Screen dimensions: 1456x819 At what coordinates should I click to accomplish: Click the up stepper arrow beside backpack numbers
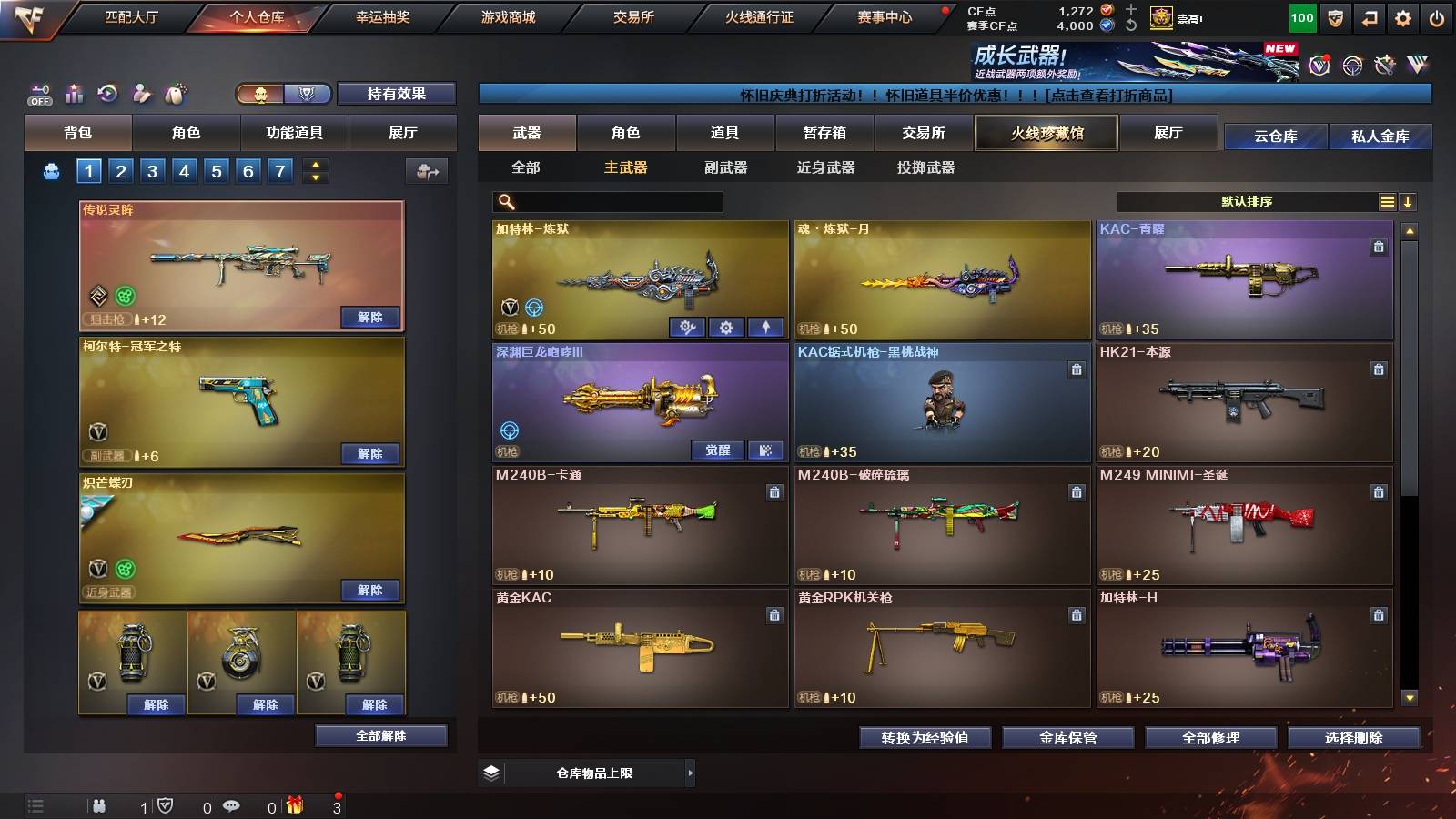tap(314, 164)
